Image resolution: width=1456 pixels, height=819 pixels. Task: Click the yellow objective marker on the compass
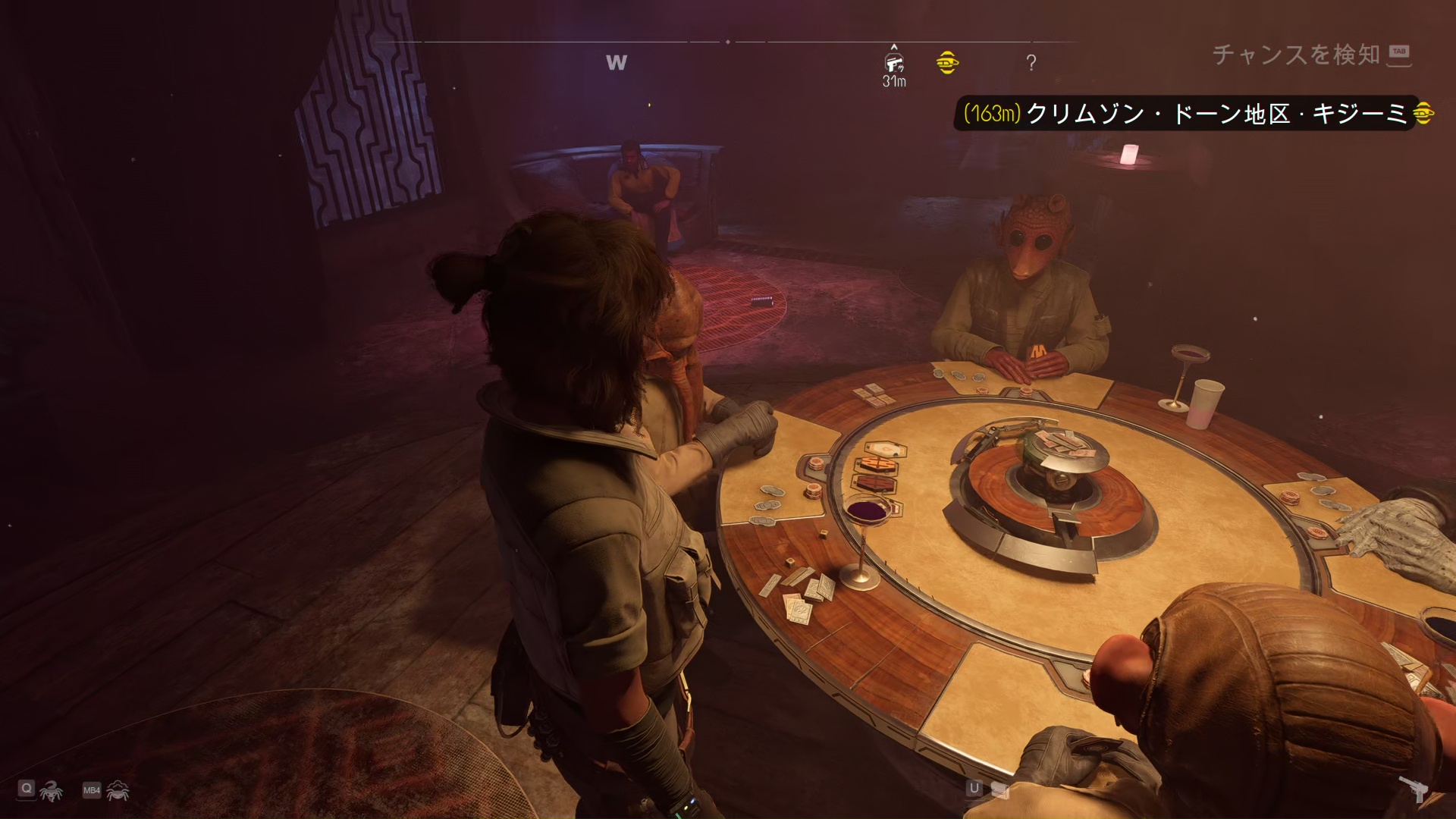(x=946, y=62)
